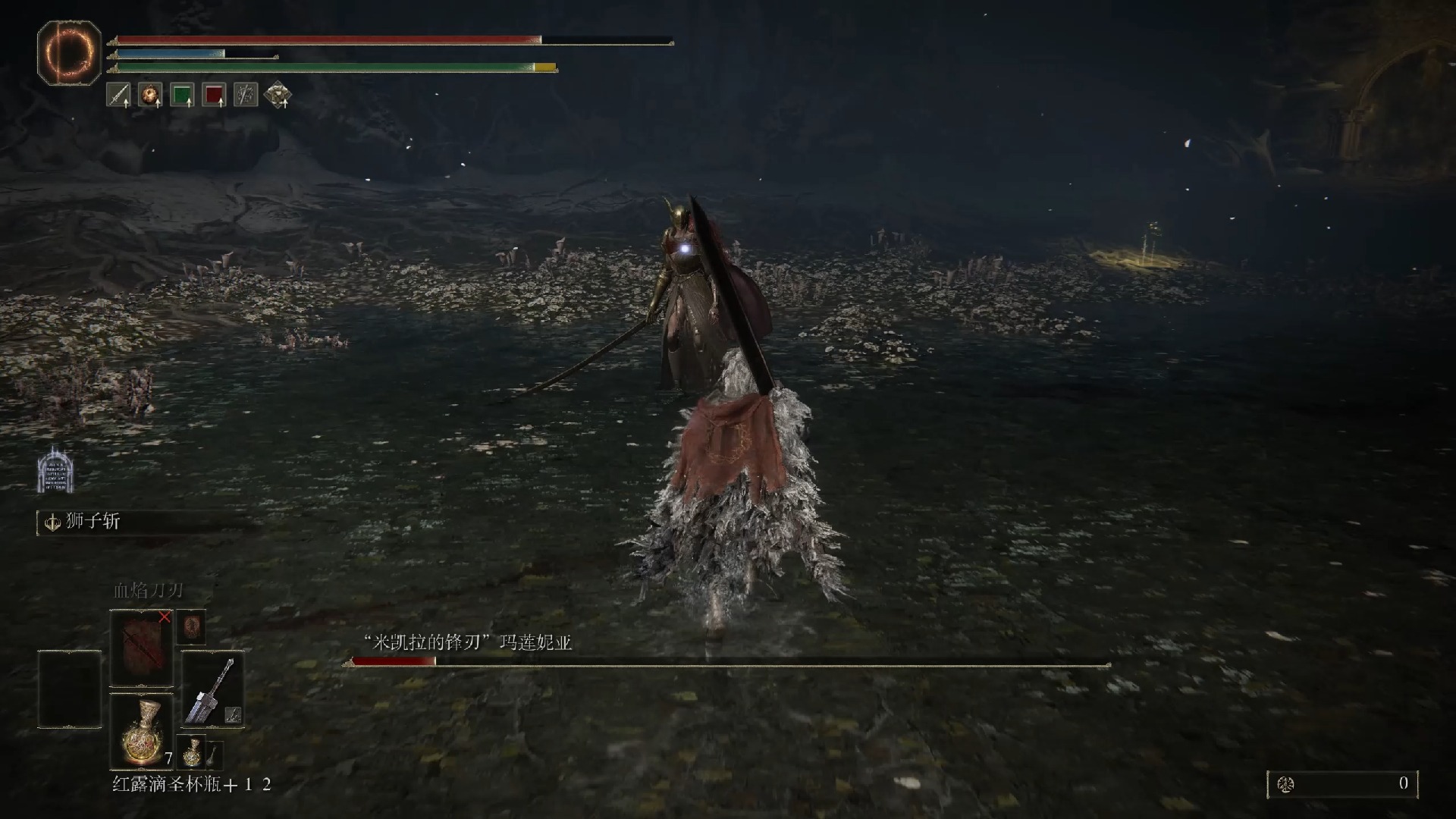
Task: Click the next-spell preview icon beside Bloodflame Blade
Action: pos(191,627)
